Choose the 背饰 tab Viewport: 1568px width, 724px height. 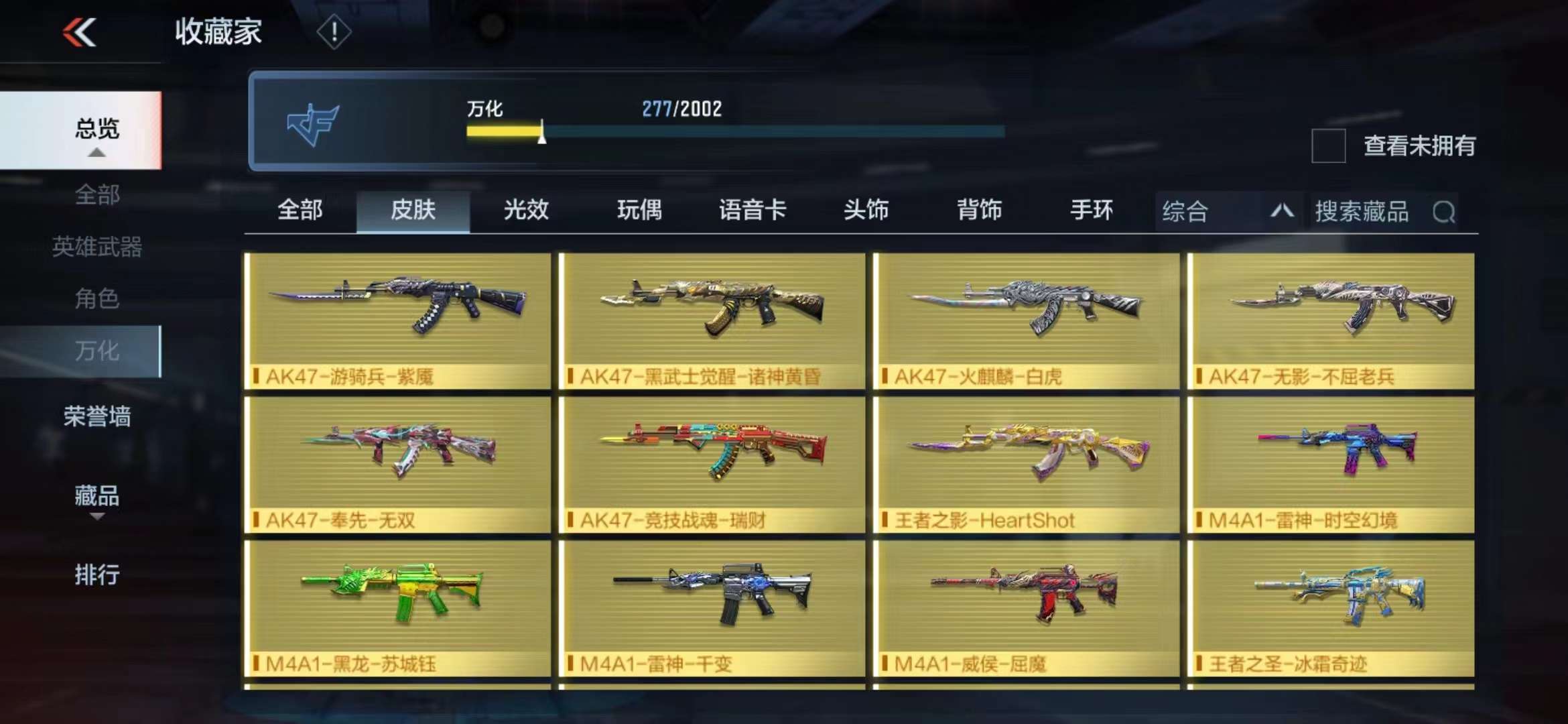pos(979,210)
